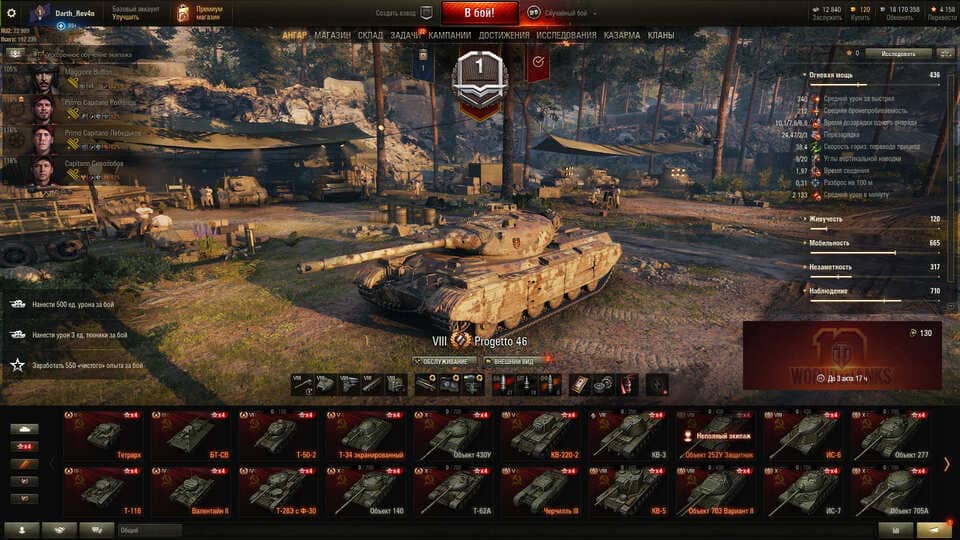Go to the ИССЛЕДОВАНИЯ tab
960x540 pixels.
566,35
